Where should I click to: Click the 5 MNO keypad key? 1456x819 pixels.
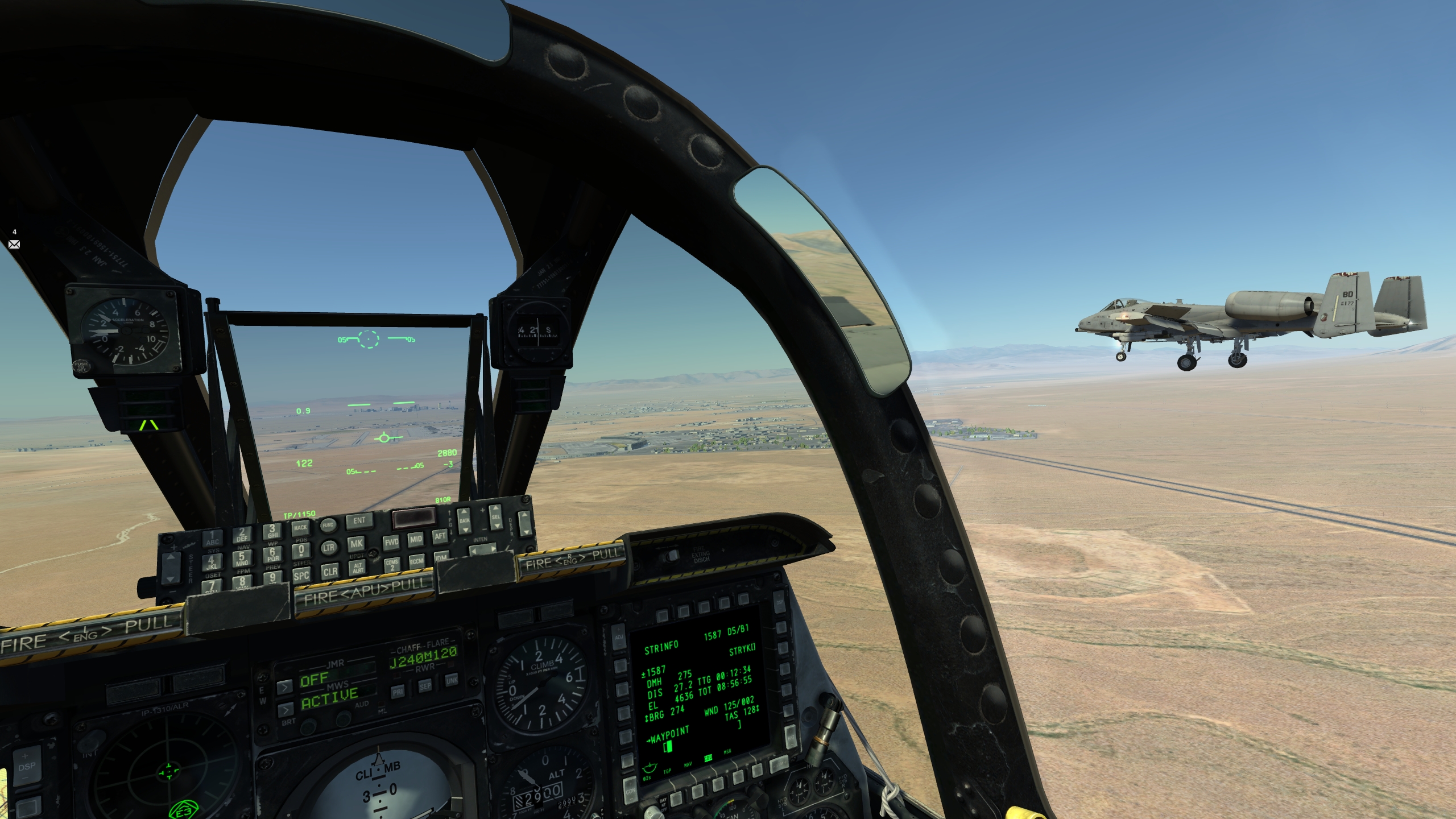pyautogui.click(x=242, y=557)
